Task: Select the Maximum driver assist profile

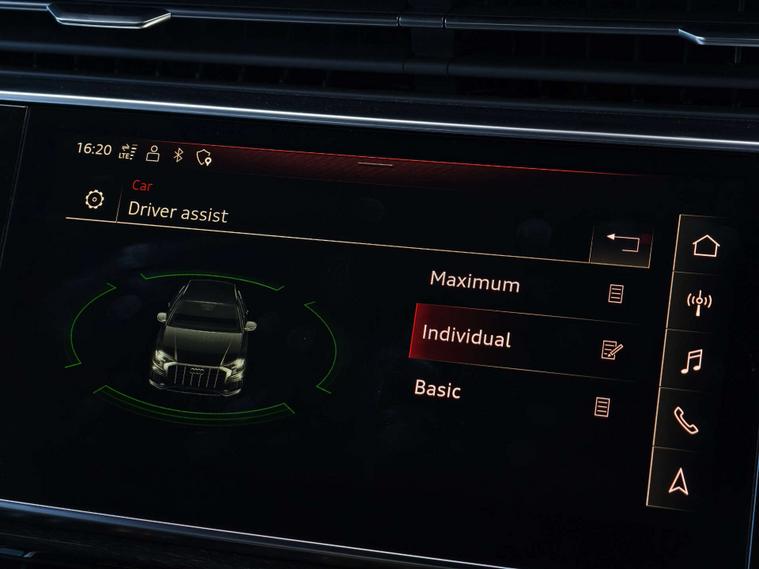Action: coord(475,282)
